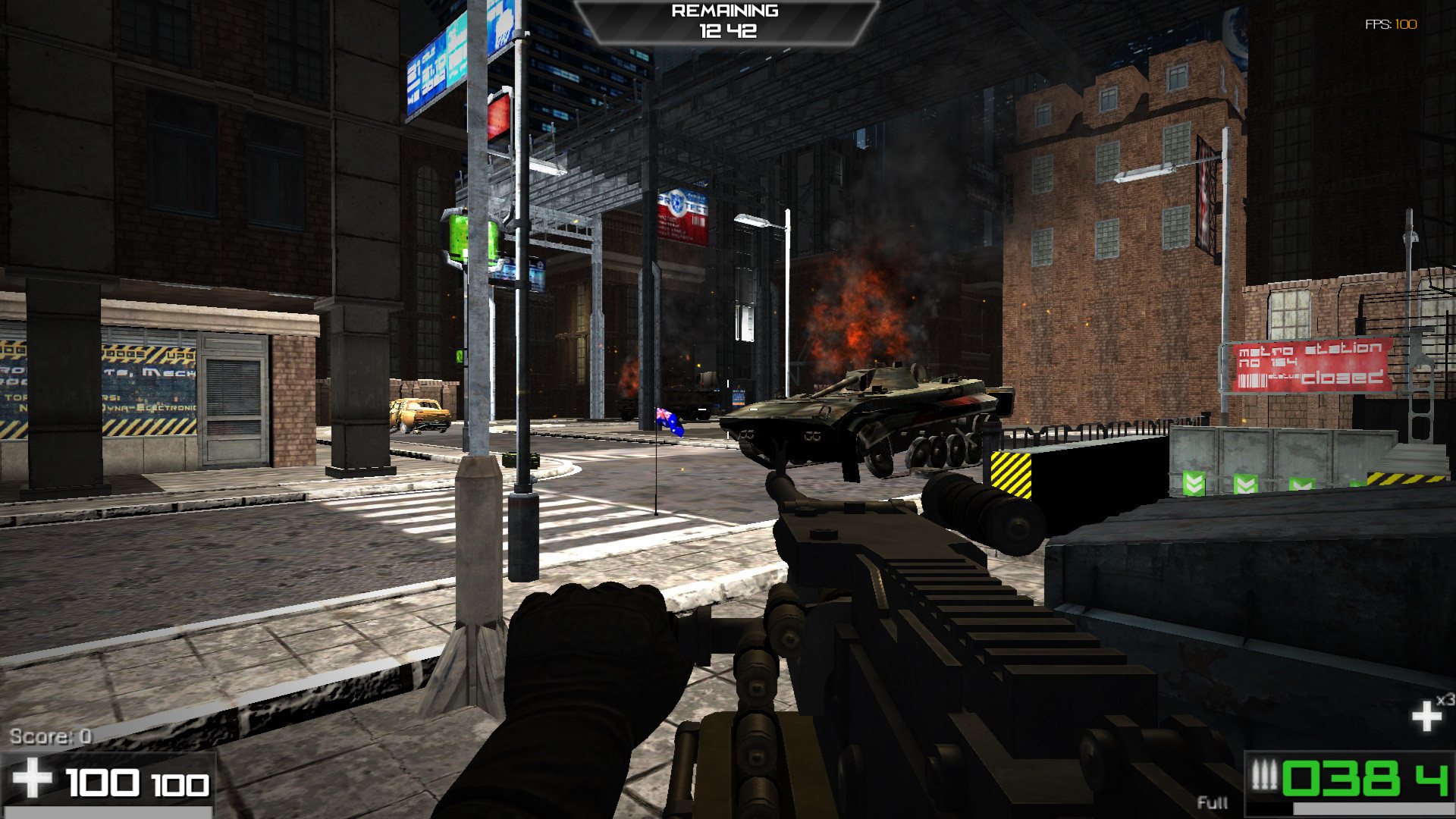Image resolution: width=1456 pixels, height=819 pixels.
Task: Click the health cross icon in HUD
Action: click(x=32, y=777)
